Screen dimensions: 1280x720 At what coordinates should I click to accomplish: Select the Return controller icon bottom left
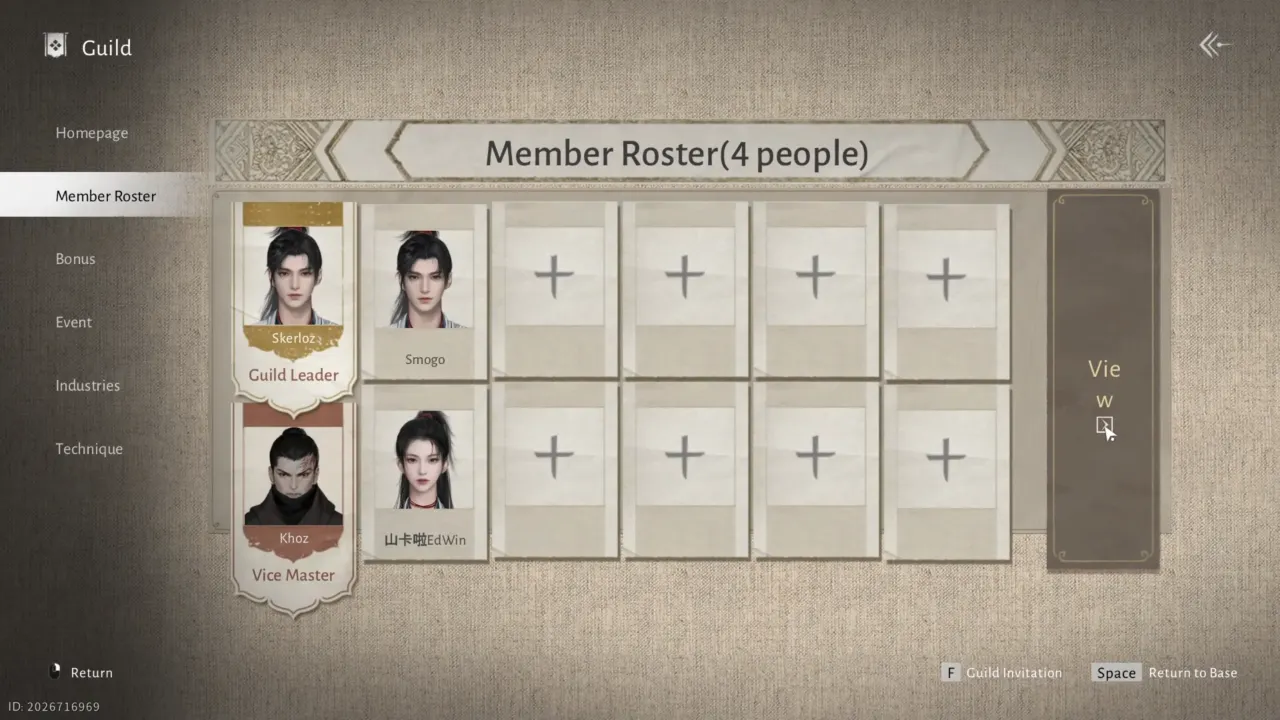coord(55,672)
